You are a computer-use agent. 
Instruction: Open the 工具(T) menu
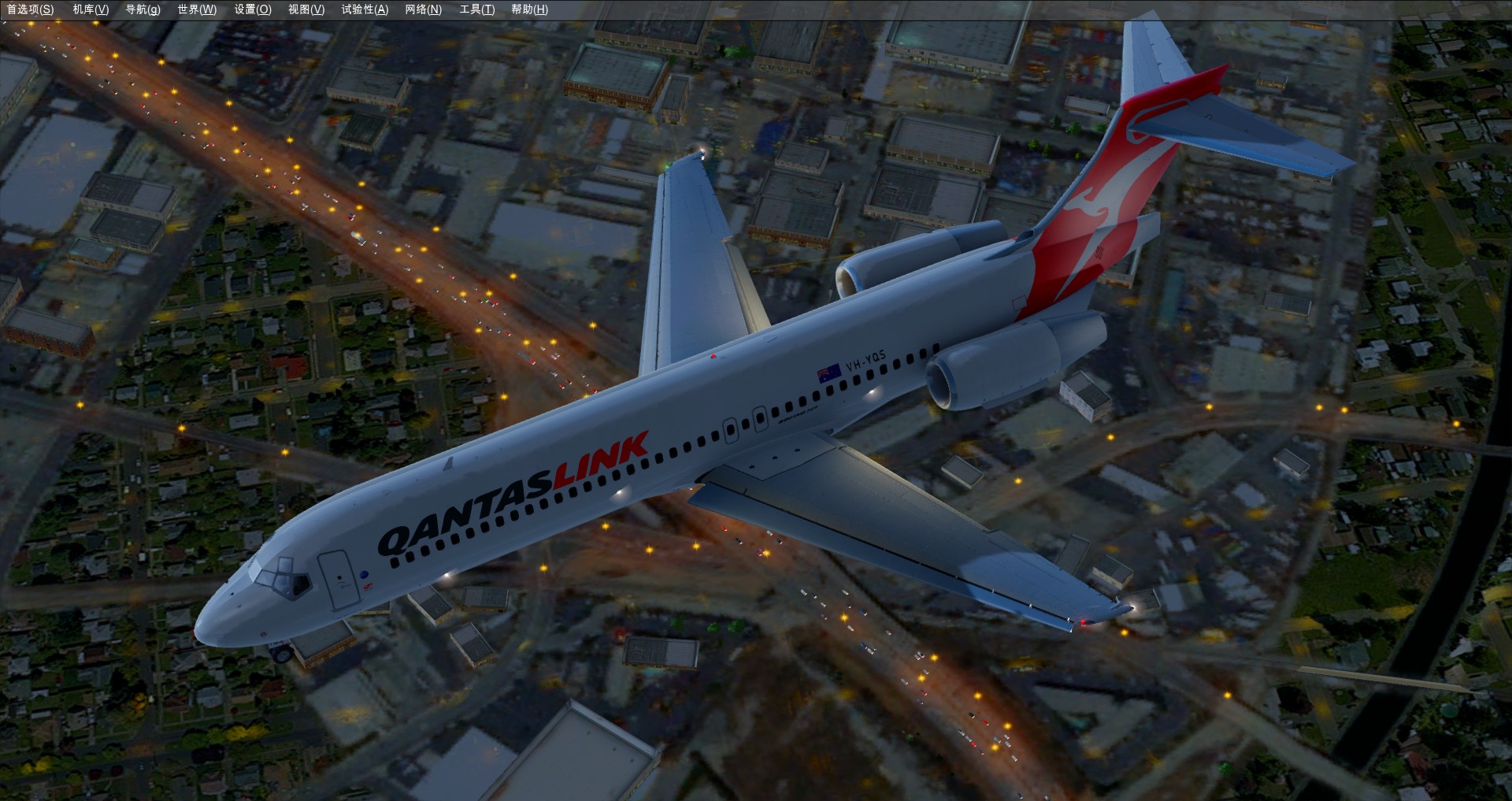click(x=477, y=9)
